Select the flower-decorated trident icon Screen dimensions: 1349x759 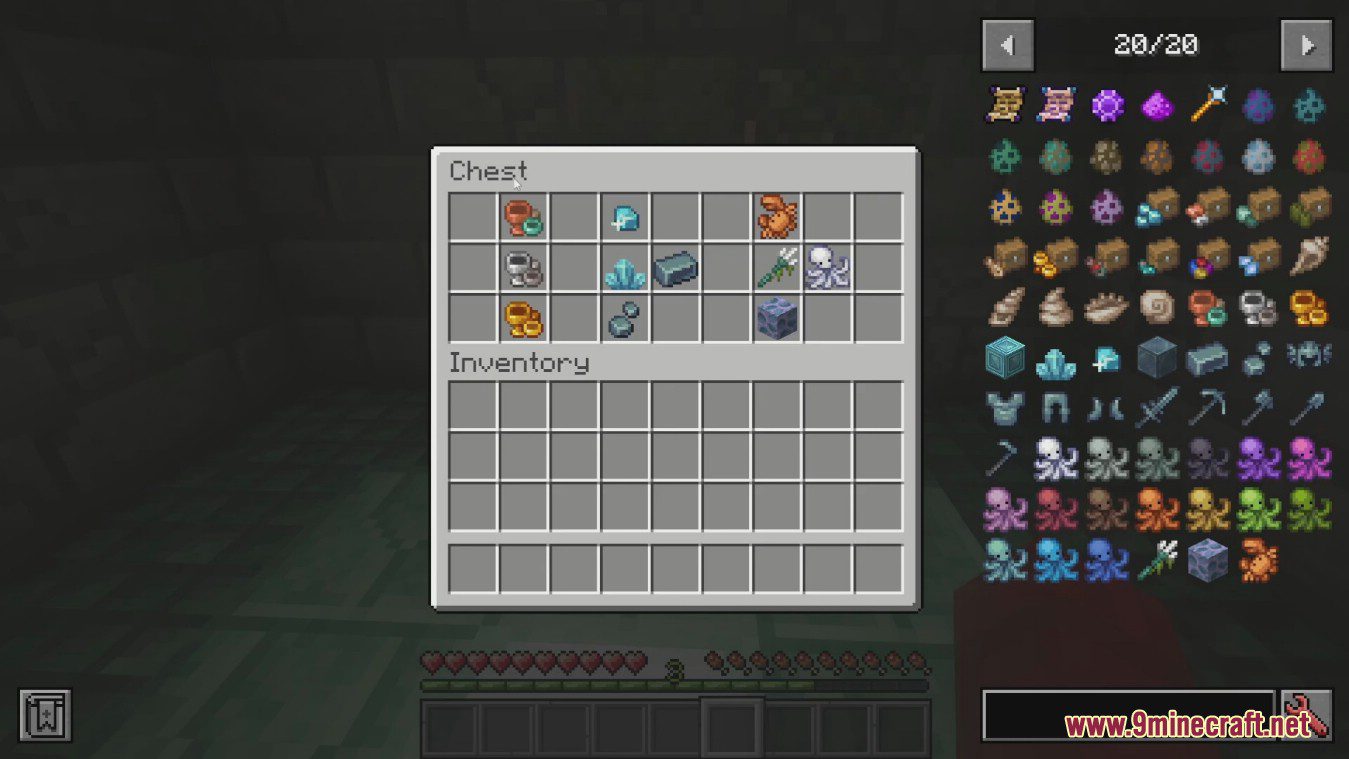(x=1156, y=560)
